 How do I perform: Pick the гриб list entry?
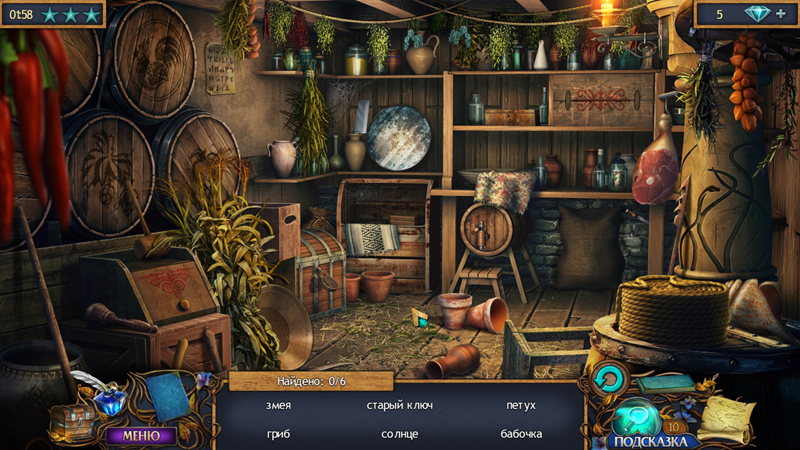(x=279, y=434)
